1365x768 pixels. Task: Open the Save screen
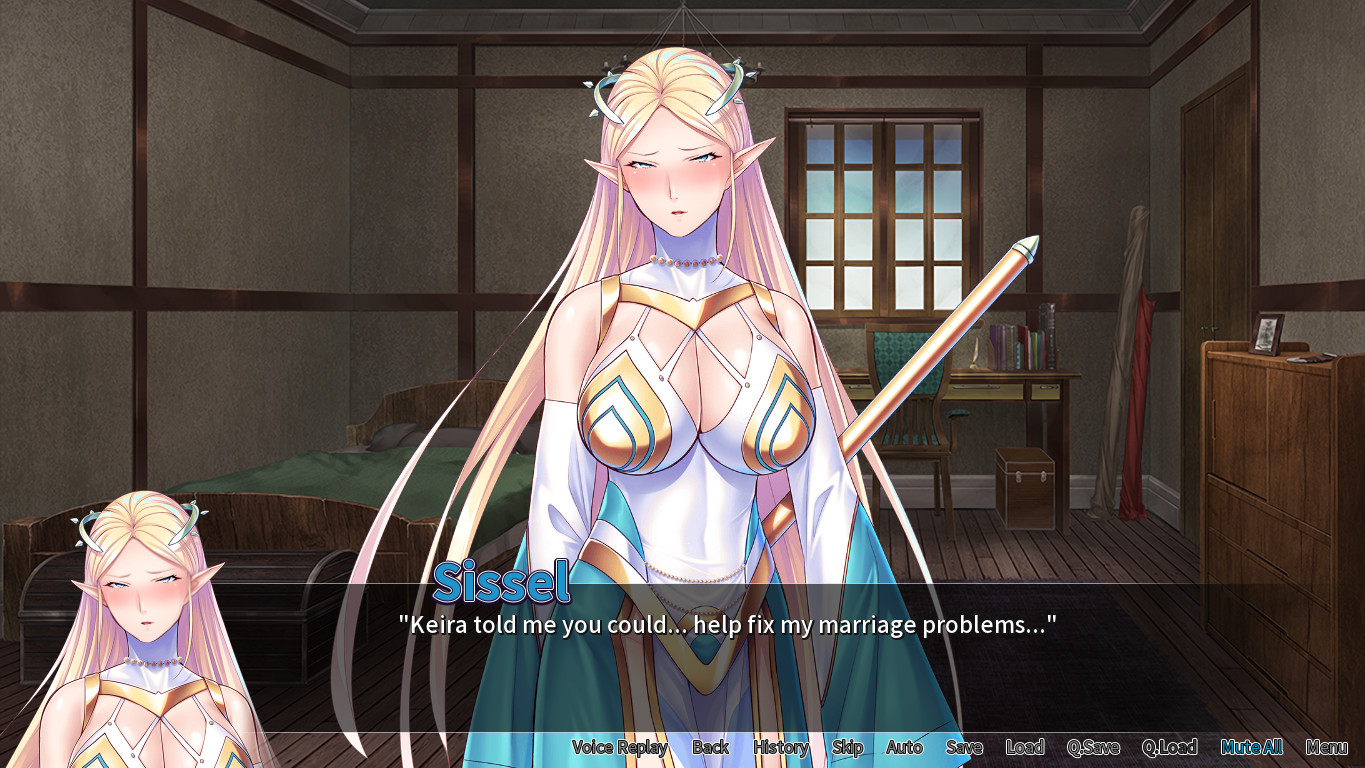(x=964, y=747)
